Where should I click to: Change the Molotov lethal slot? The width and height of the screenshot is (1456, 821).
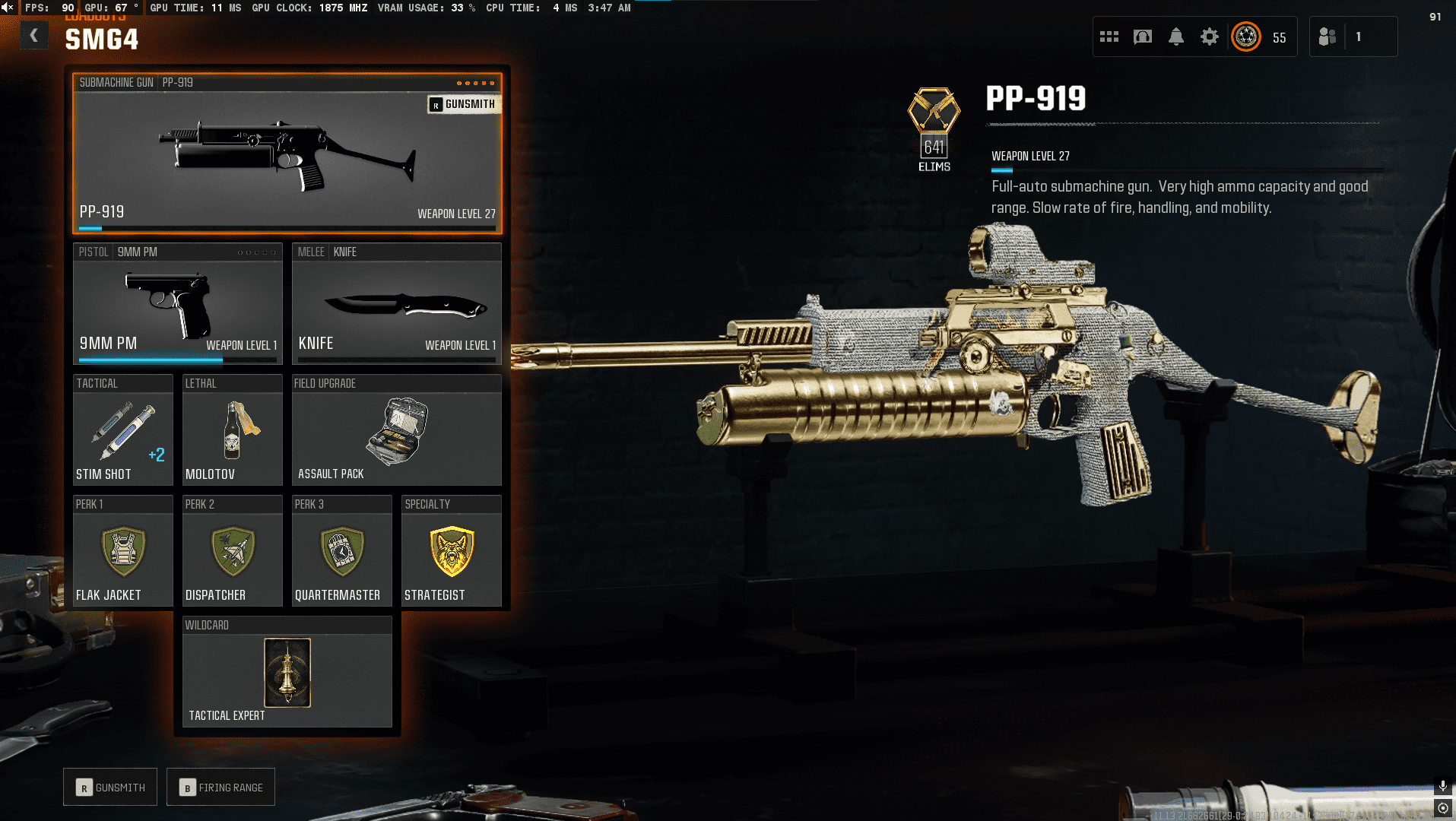click(232, 430)
